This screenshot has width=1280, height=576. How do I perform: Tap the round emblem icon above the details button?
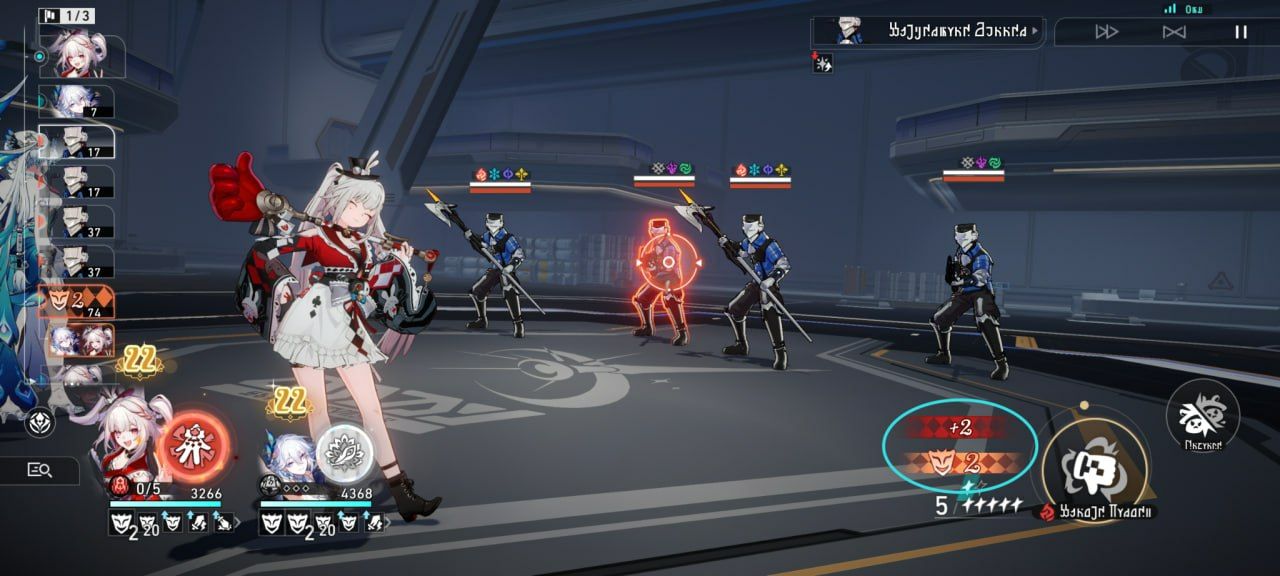[x=41, y=421]
